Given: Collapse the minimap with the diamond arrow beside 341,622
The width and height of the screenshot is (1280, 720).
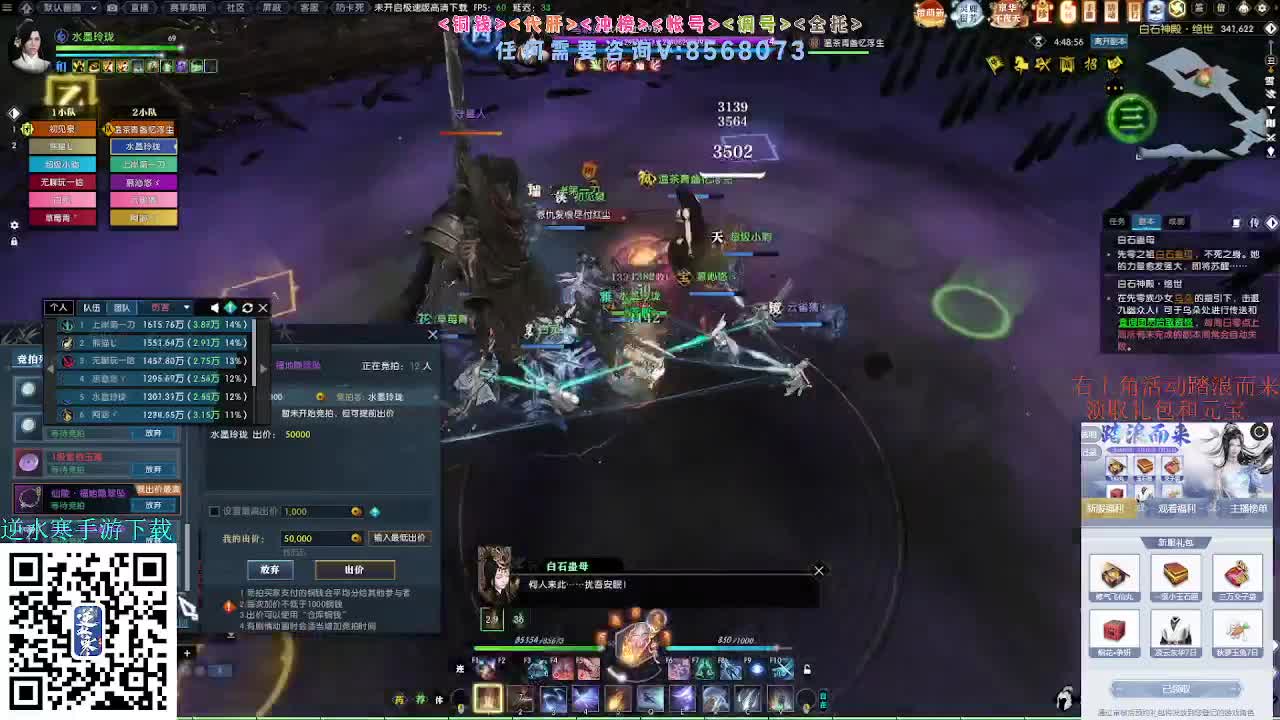Looking at the screenshot, I should click(1270, 29).
